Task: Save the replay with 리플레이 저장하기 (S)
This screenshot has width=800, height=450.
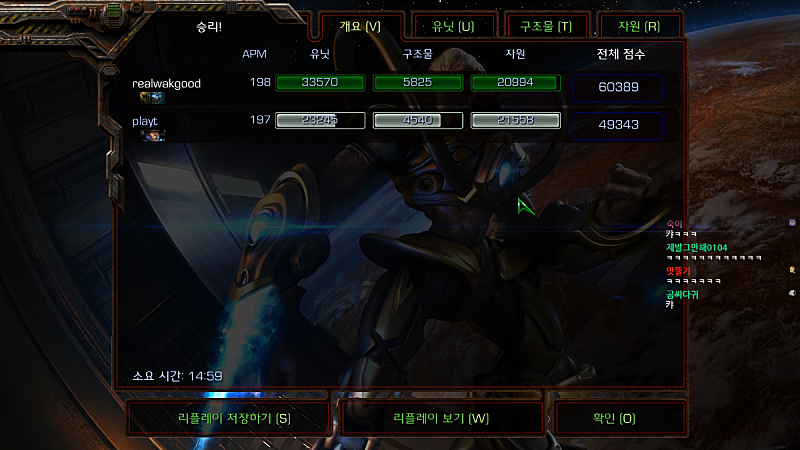Action: pos(228,418)
